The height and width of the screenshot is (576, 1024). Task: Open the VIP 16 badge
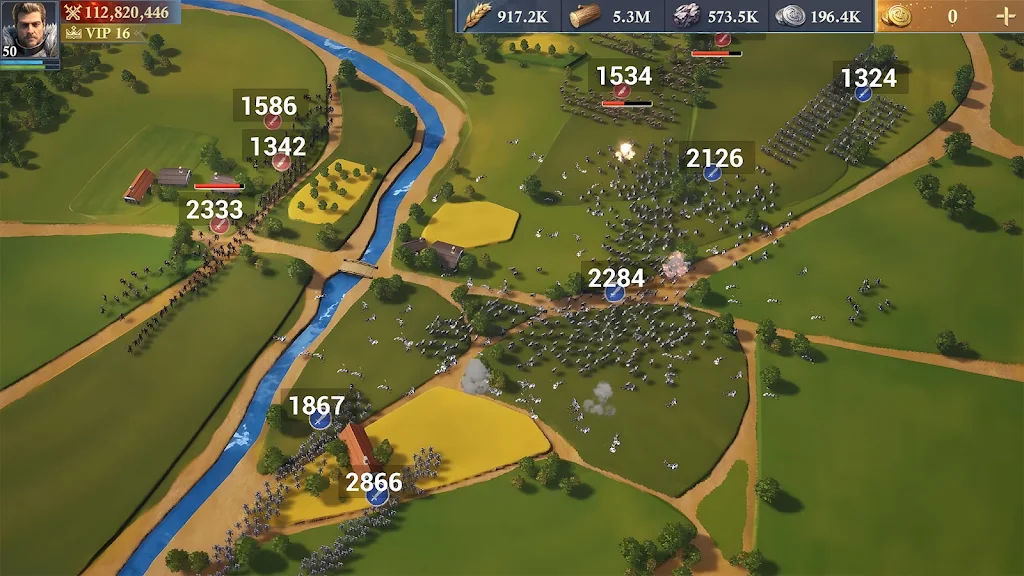[x=98, y=33]
